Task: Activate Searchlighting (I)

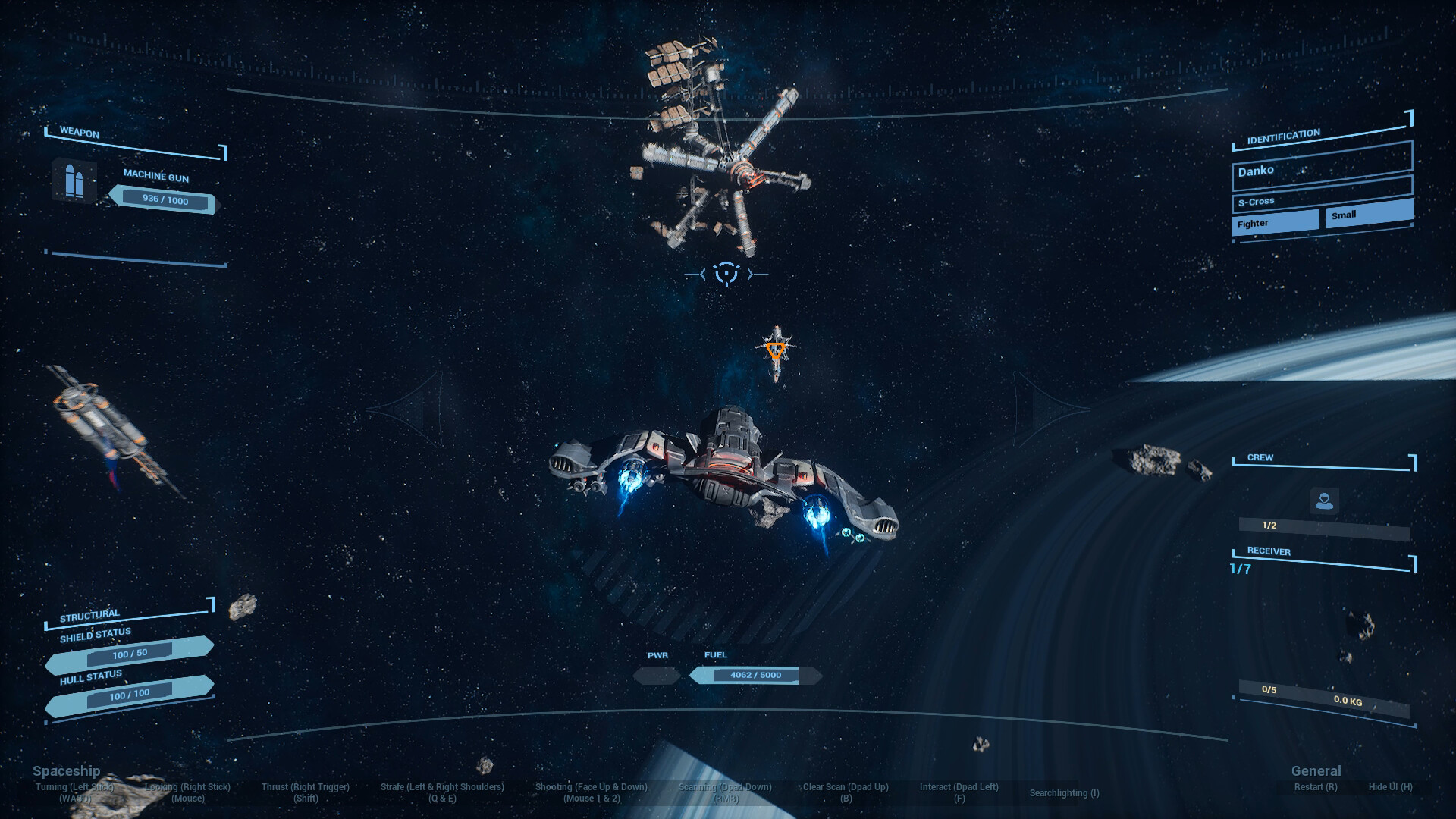Action: click(x=1063, y=793)
